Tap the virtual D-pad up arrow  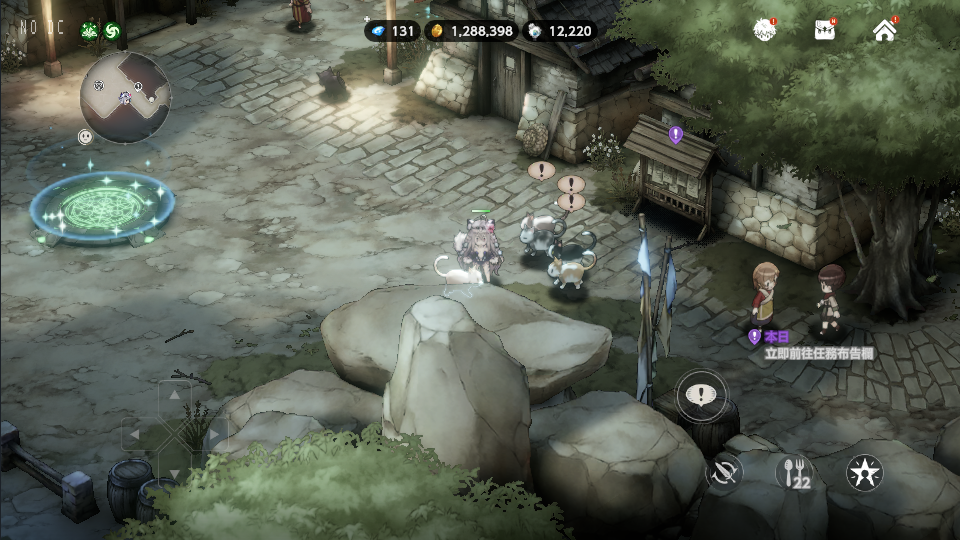point(175,395)
